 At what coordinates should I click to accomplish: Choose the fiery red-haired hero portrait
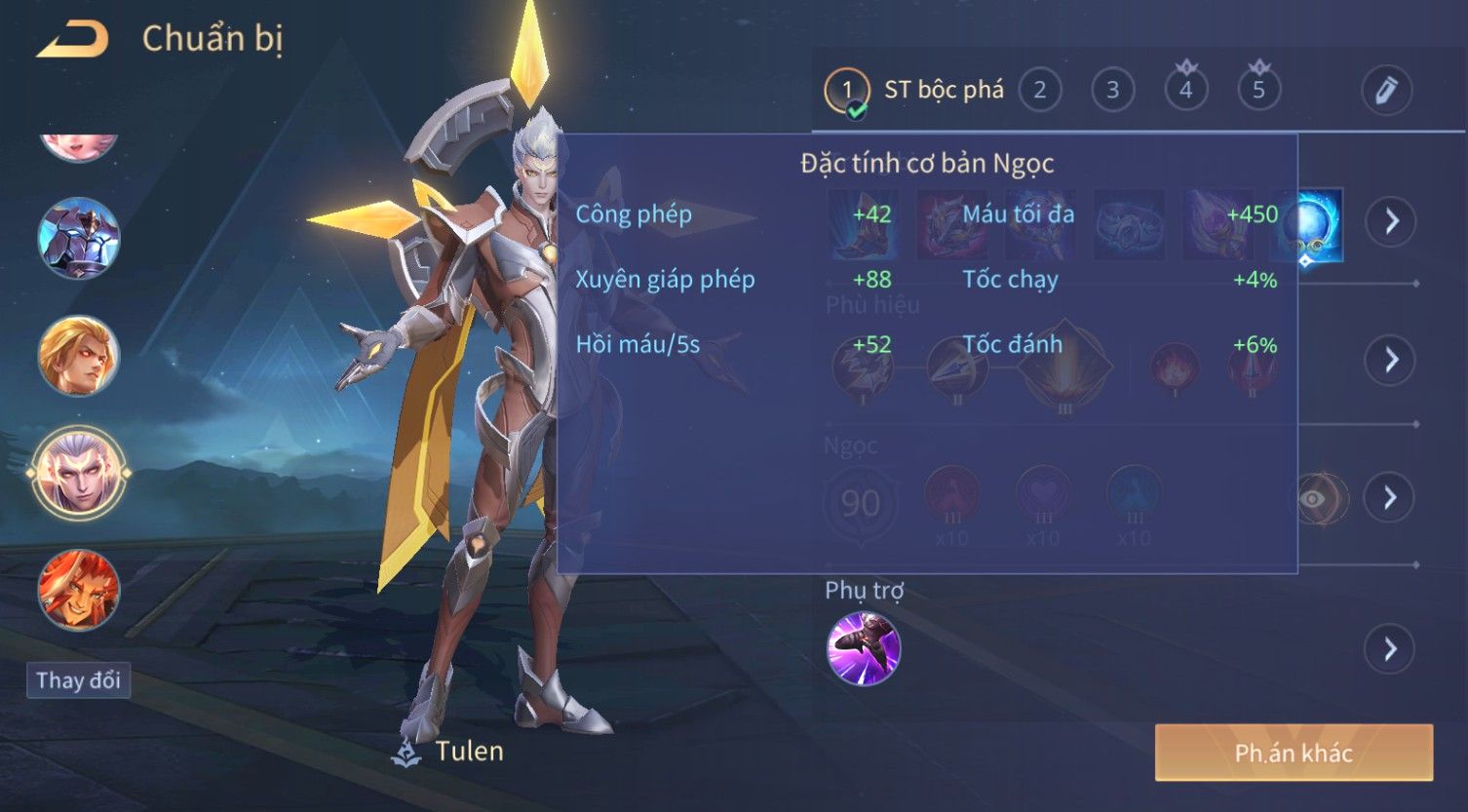79,591
